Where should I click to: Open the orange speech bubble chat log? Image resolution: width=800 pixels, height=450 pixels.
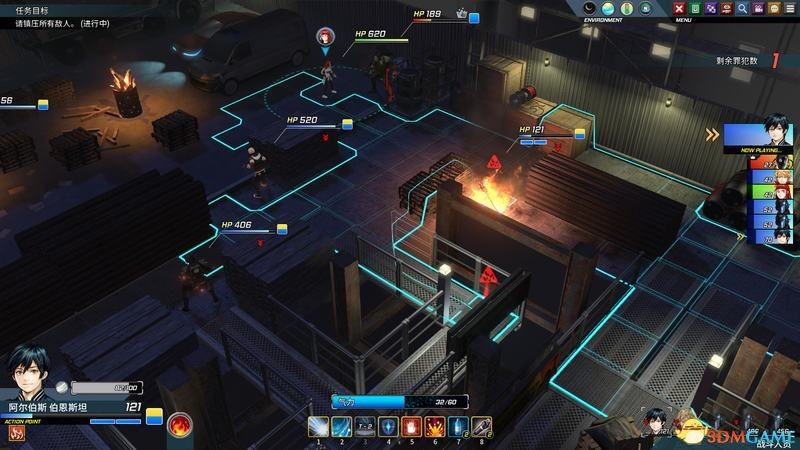772,8
